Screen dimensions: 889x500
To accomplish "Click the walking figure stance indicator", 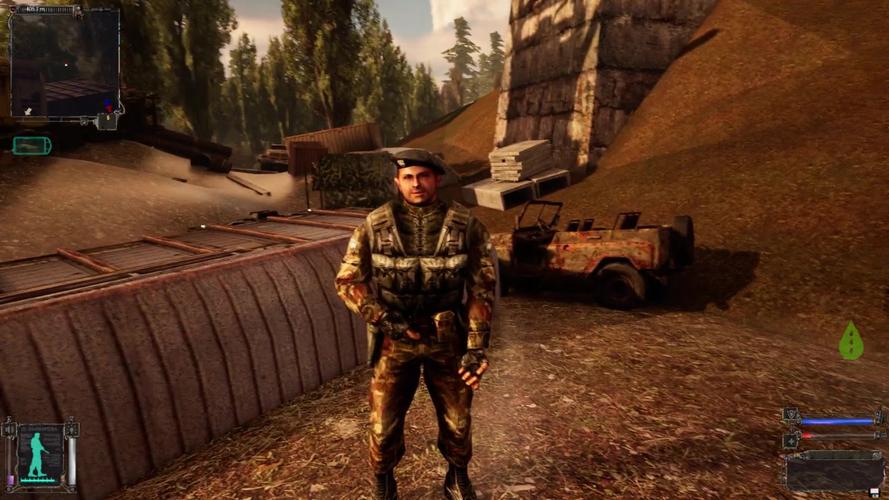I will 39,453.
